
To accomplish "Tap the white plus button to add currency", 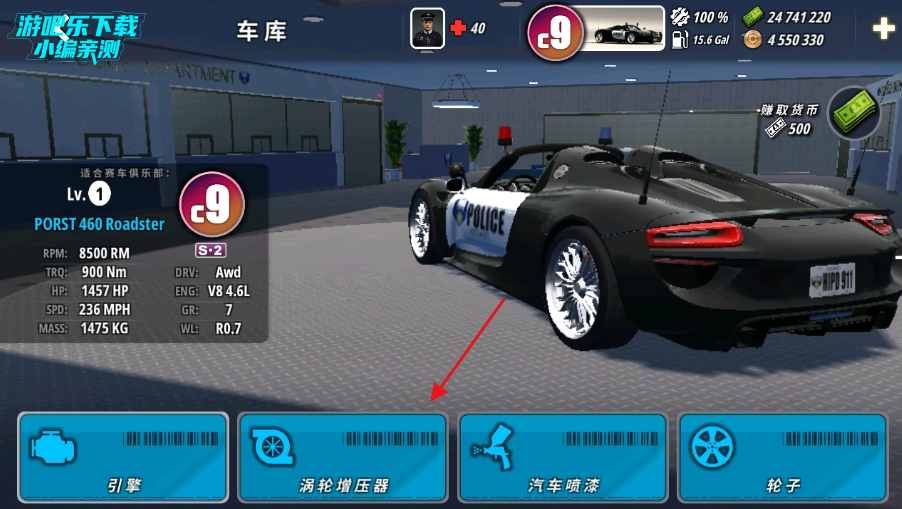I will click(x=883, y=29).
